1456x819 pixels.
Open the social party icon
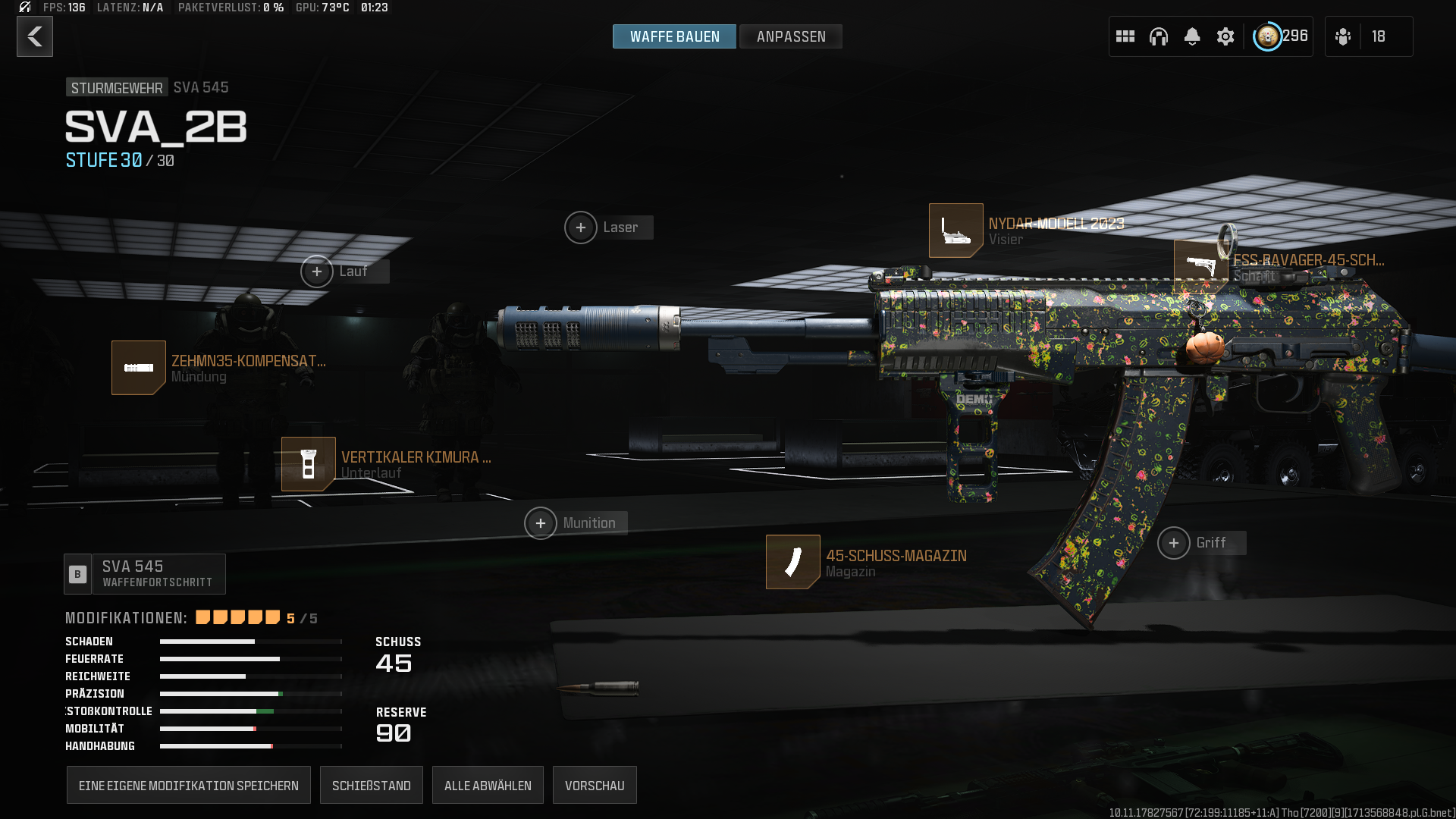point(1343,36)
